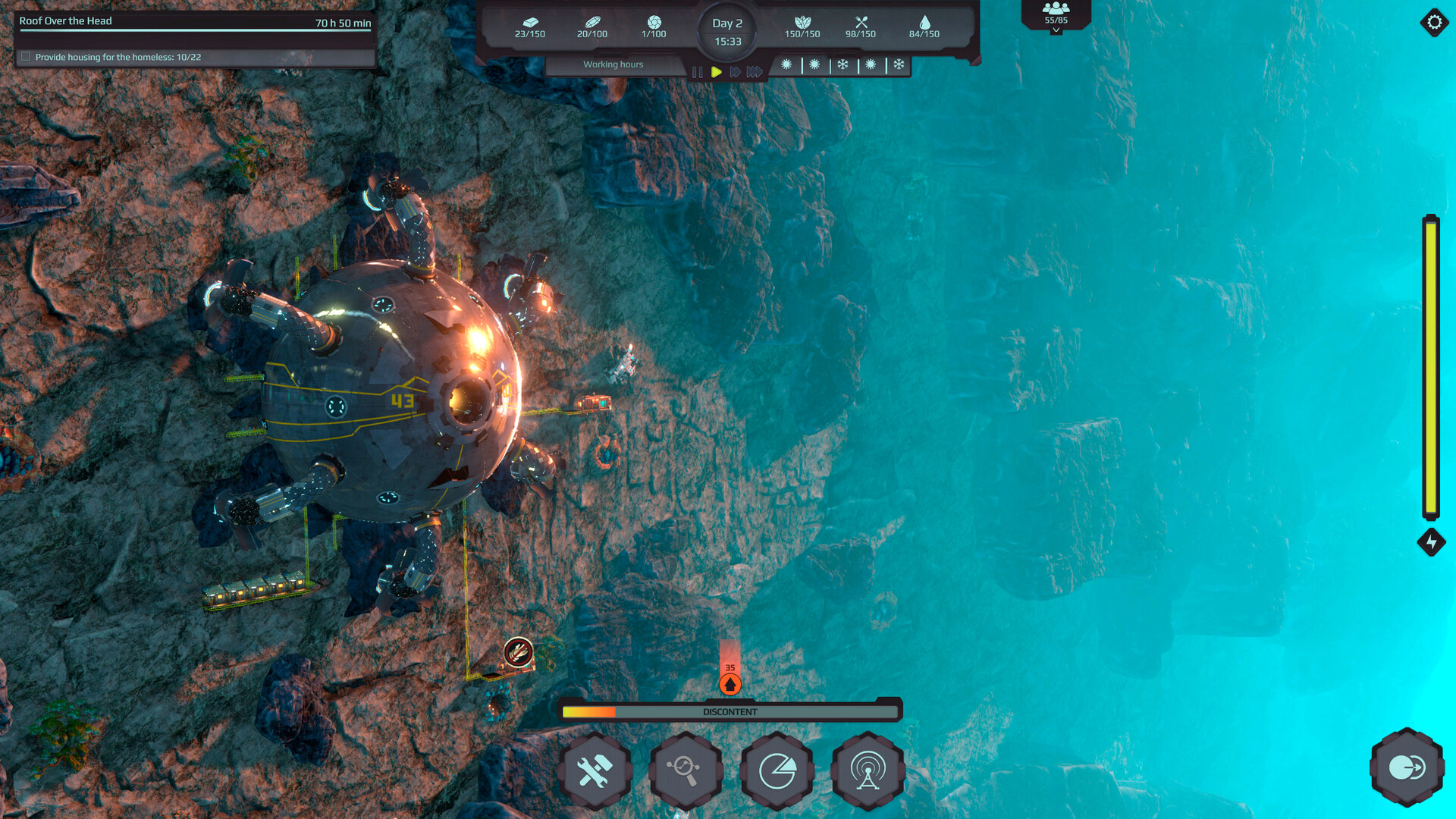Image resolution: width=1456 pixels, height=819 pixels.
Task: Click the food crossed-utensils resource icon
Action: (861, 24)
